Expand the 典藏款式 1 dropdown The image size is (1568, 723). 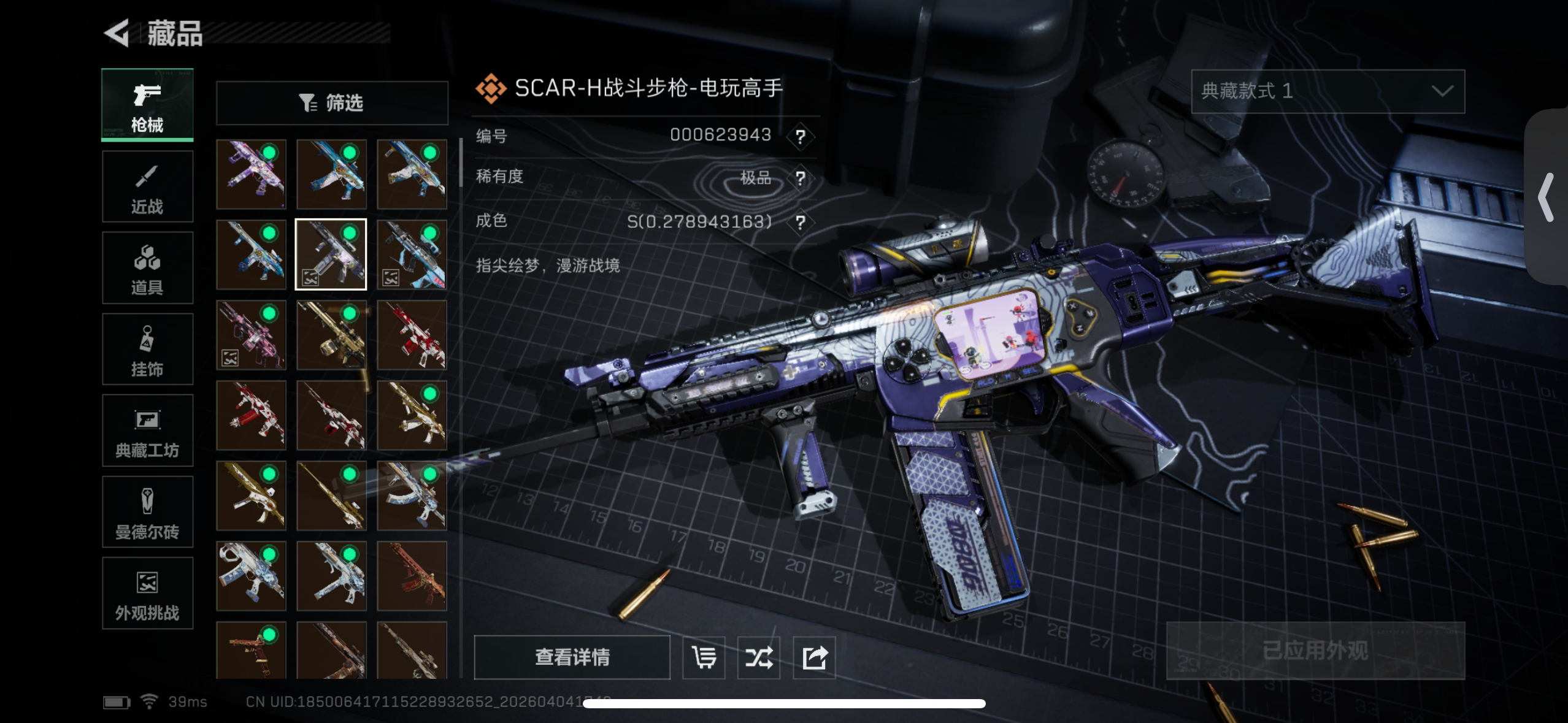click(x=1328, y=91)
